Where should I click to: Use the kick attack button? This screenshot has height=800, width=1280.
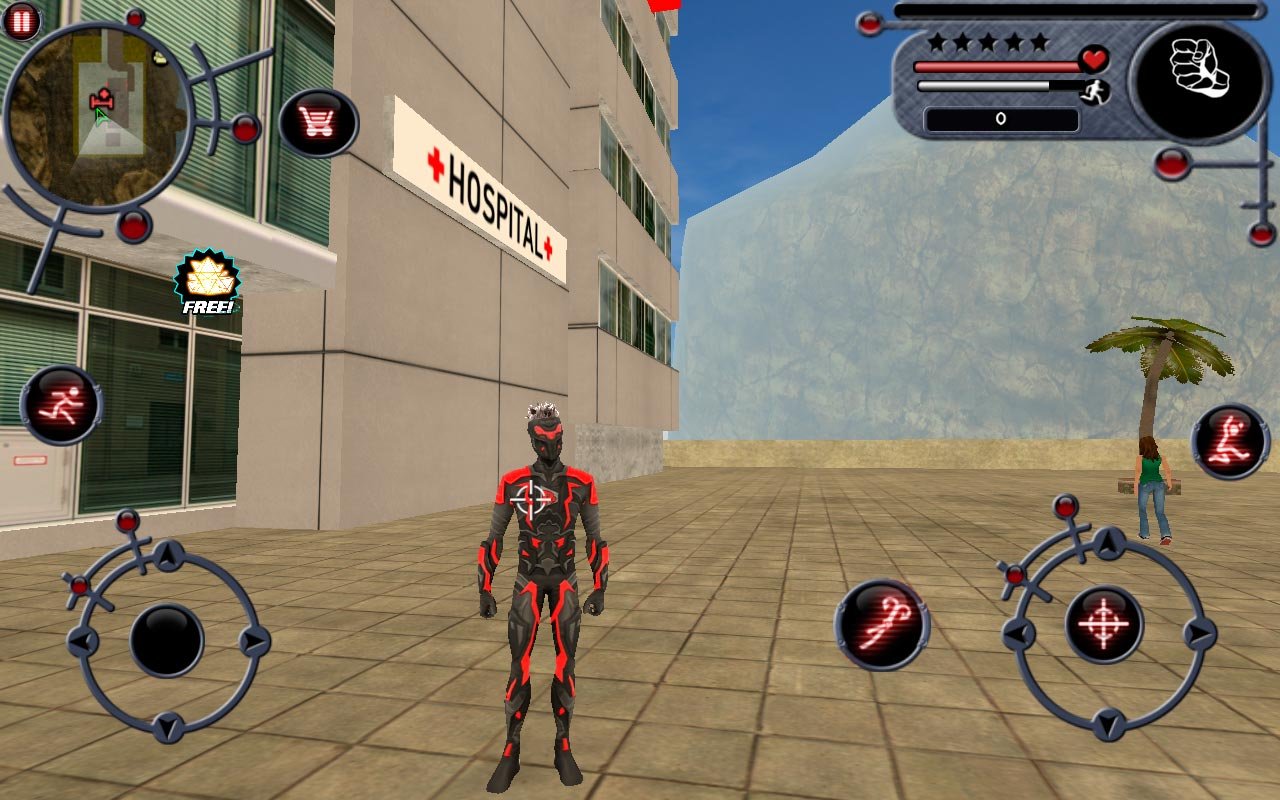[1230, 442]
